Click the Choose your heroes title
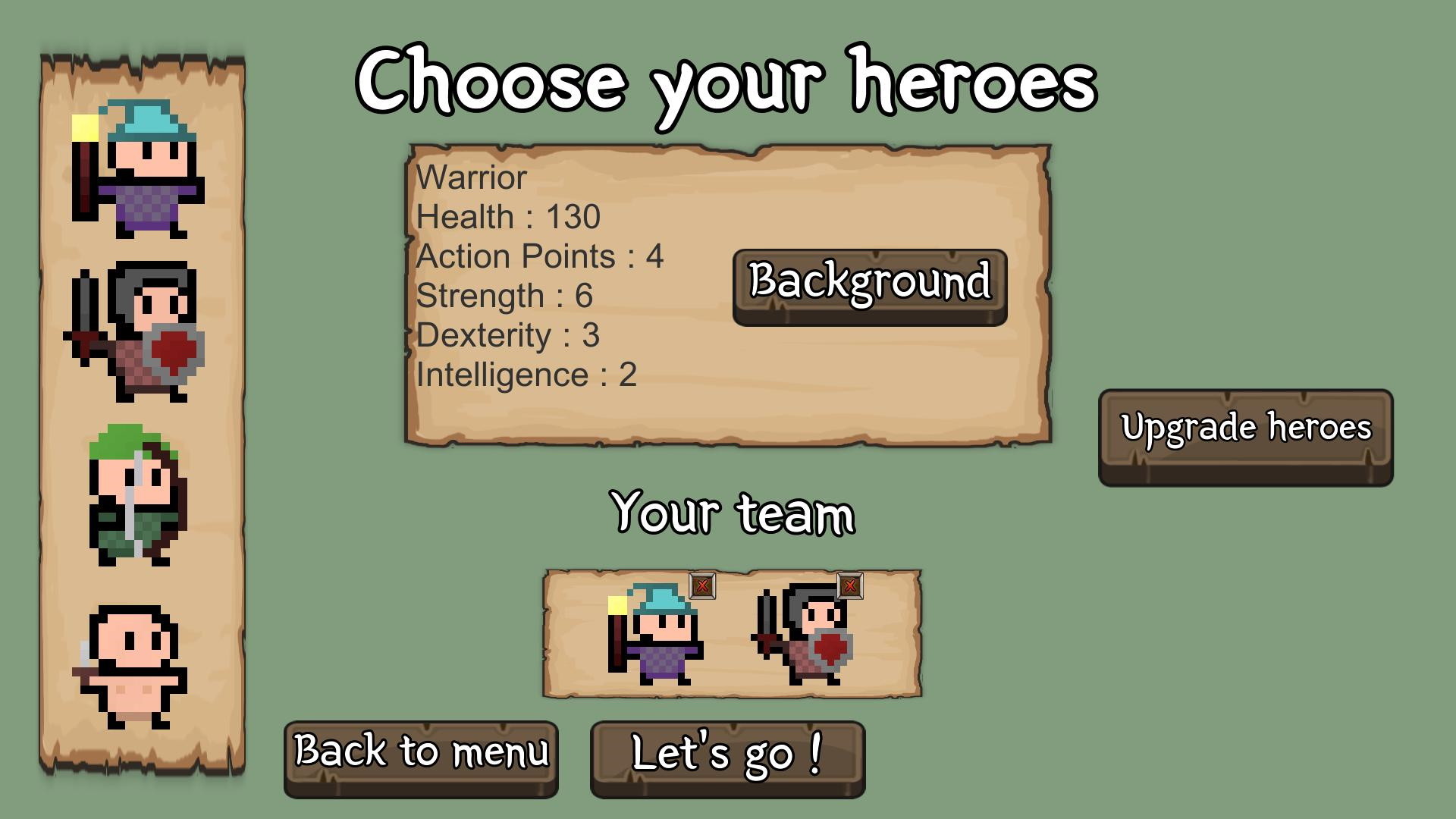Image resolution: width=1456 pixels, height=819 pixels. (x=728, y=83)
